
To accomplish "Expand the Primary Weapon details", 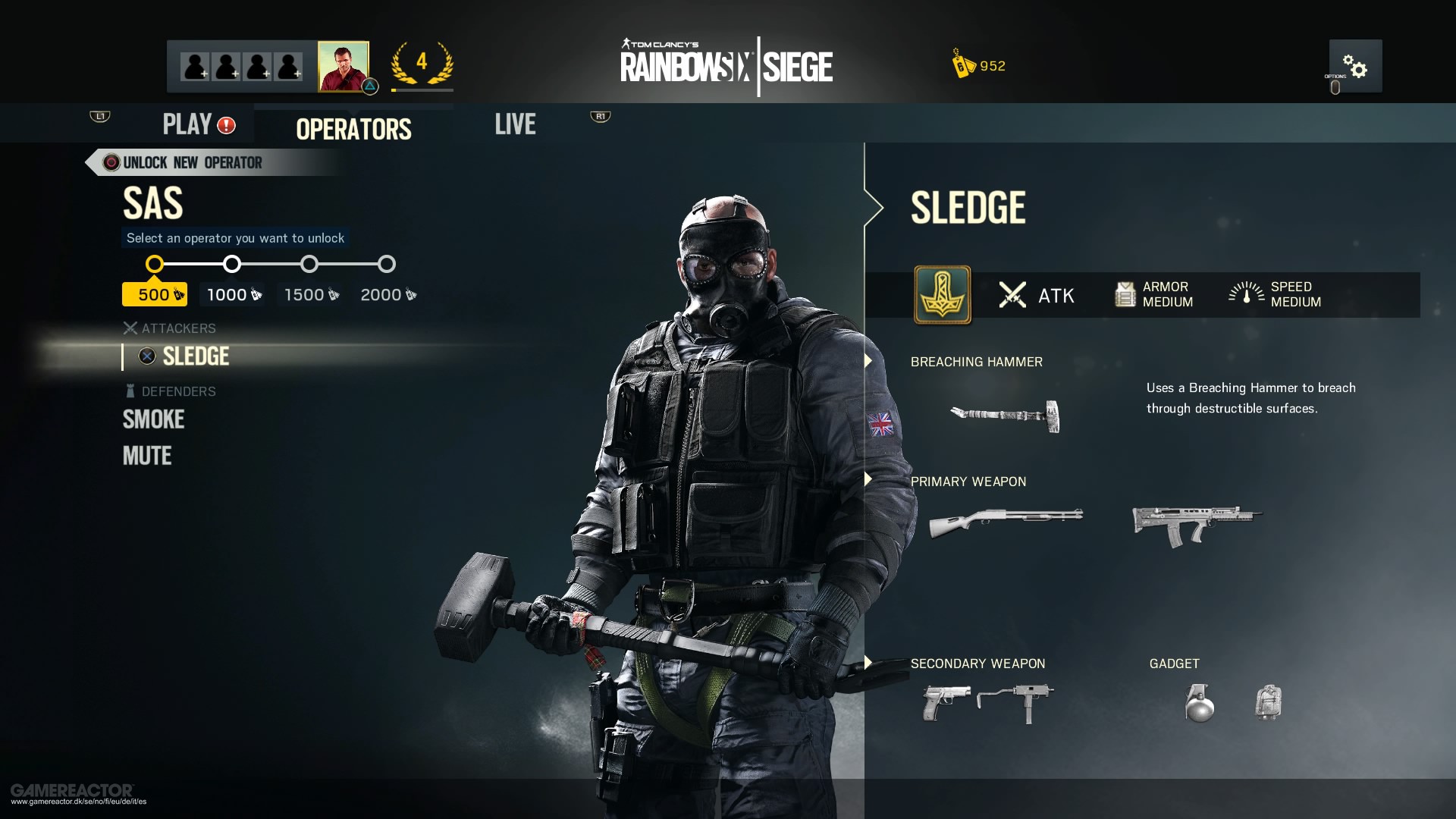I will click(867, 478).
